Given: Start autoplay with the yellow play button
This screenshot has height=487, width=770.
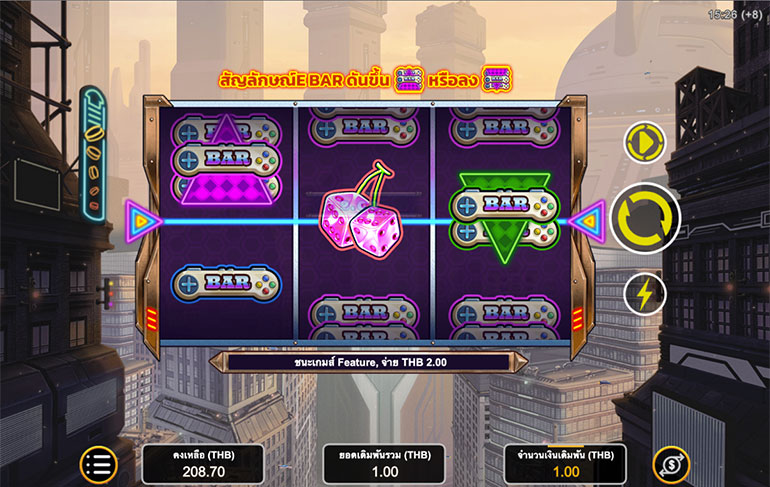Looking at the screenshot, I should click(645, 142).
